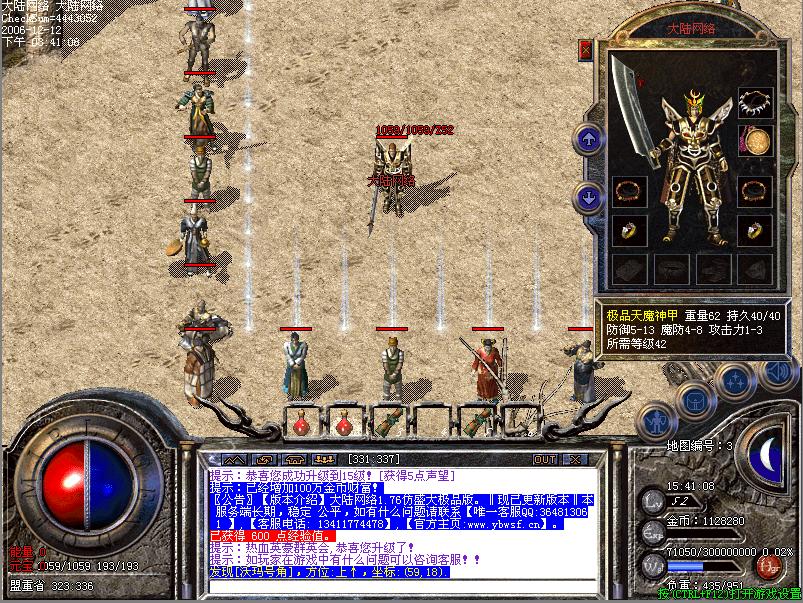Select the right ring slot
Image resolution: width=803 pixels, height=603 pixels.
755,230
